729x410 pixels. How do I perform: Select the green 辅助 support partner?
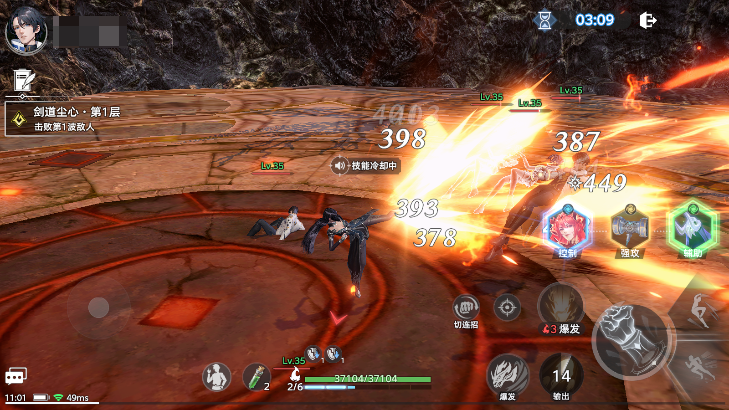coord(693,226)
